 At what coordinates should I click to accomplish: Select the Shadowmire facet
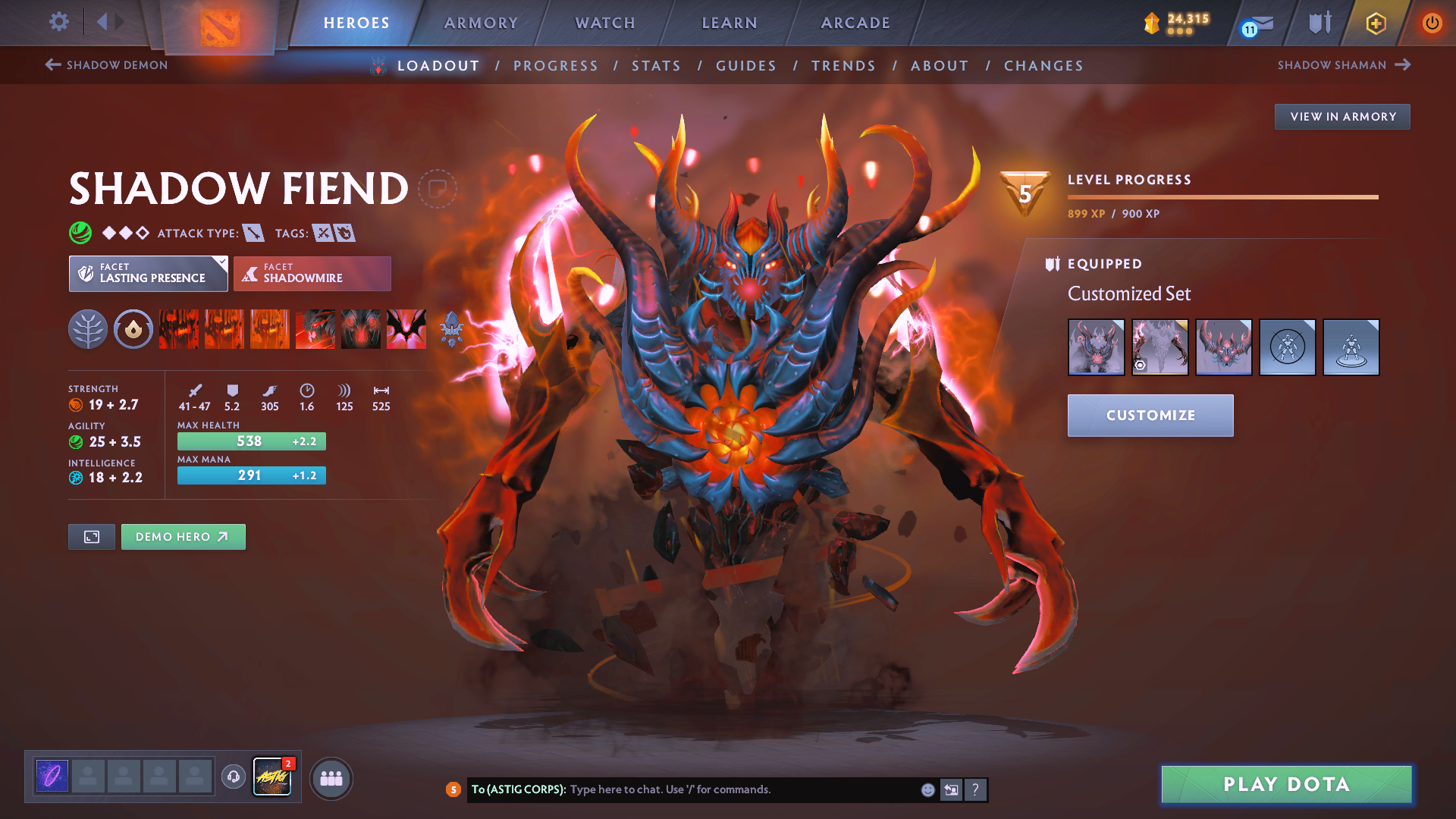tap(312, 274)
